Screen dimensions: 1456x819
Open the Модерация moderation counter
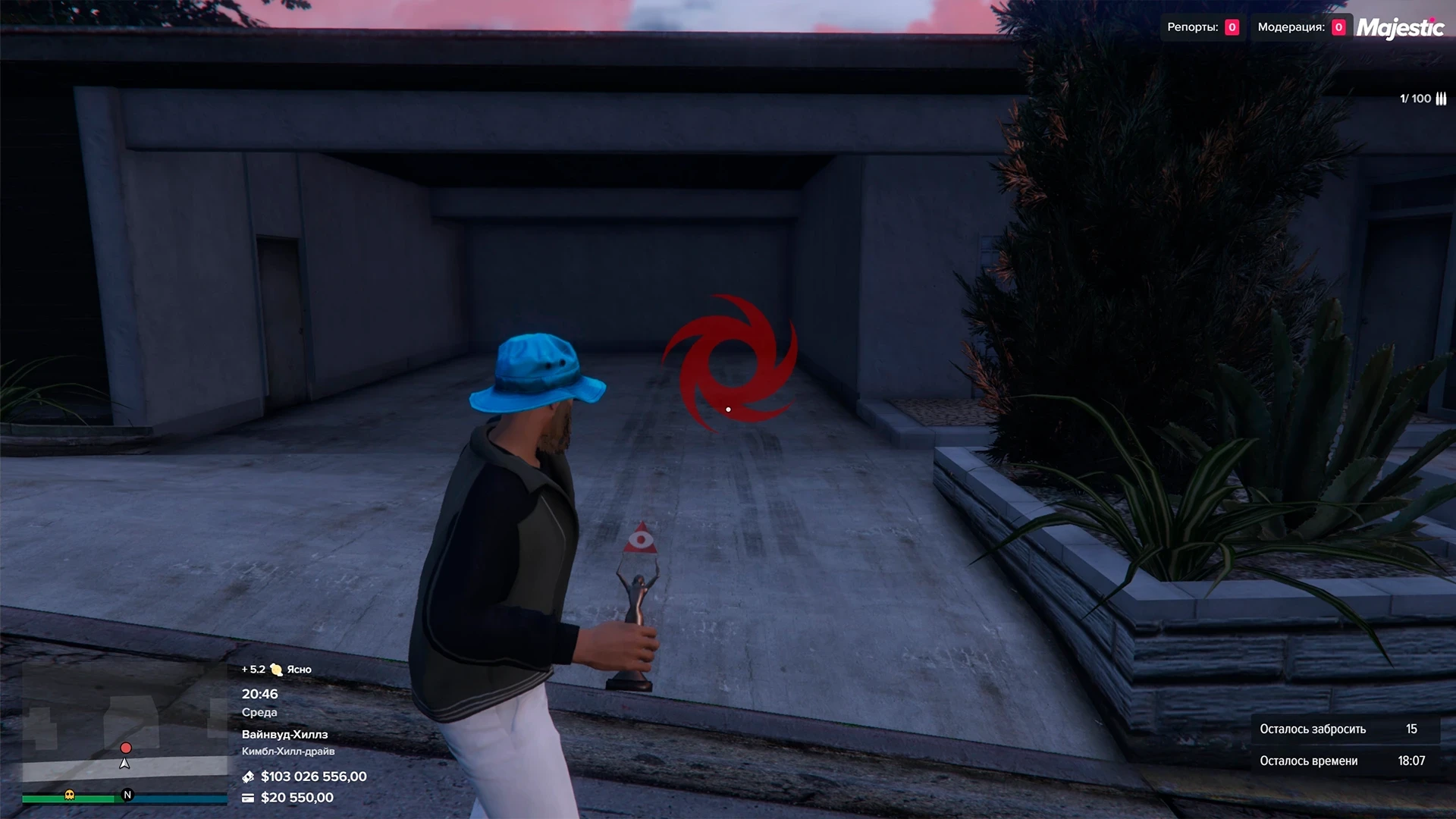1301,27
